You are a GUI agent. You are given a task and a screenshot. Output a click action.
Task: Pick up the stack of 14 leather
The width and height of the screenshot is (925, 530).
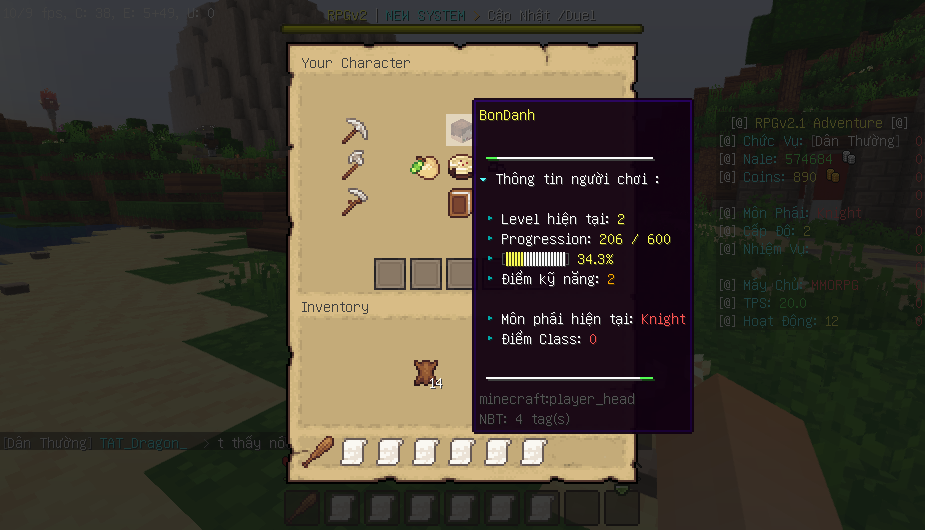425,374
